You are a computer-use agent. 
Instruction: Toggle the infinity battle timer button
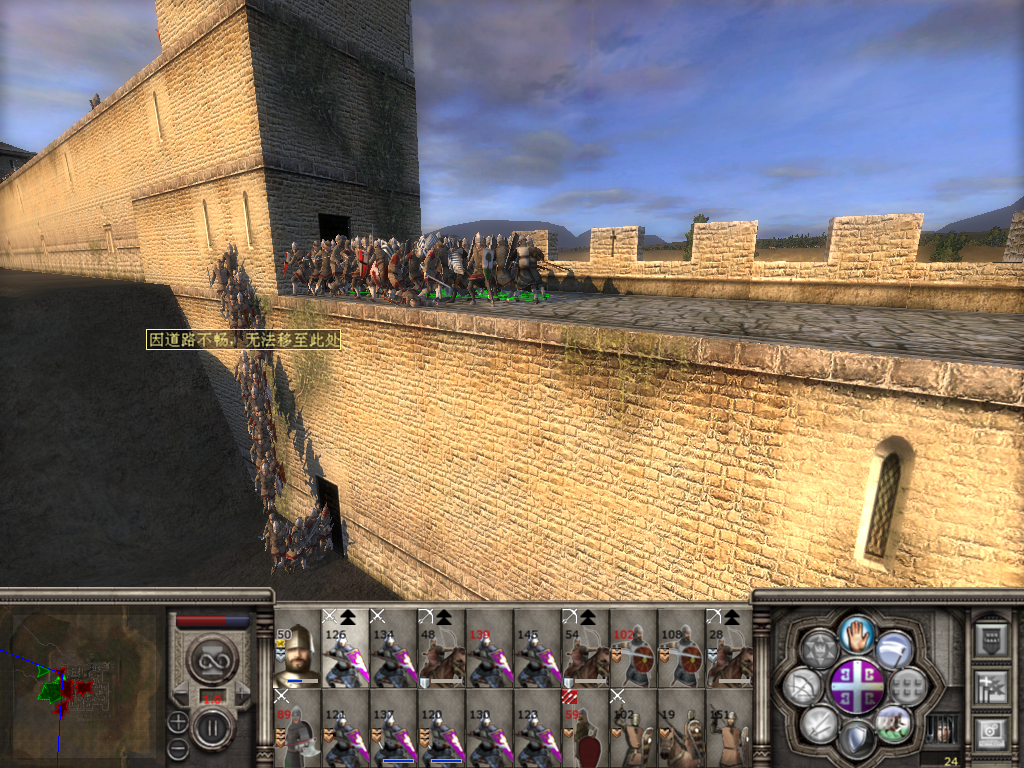[x=212, y=660]
